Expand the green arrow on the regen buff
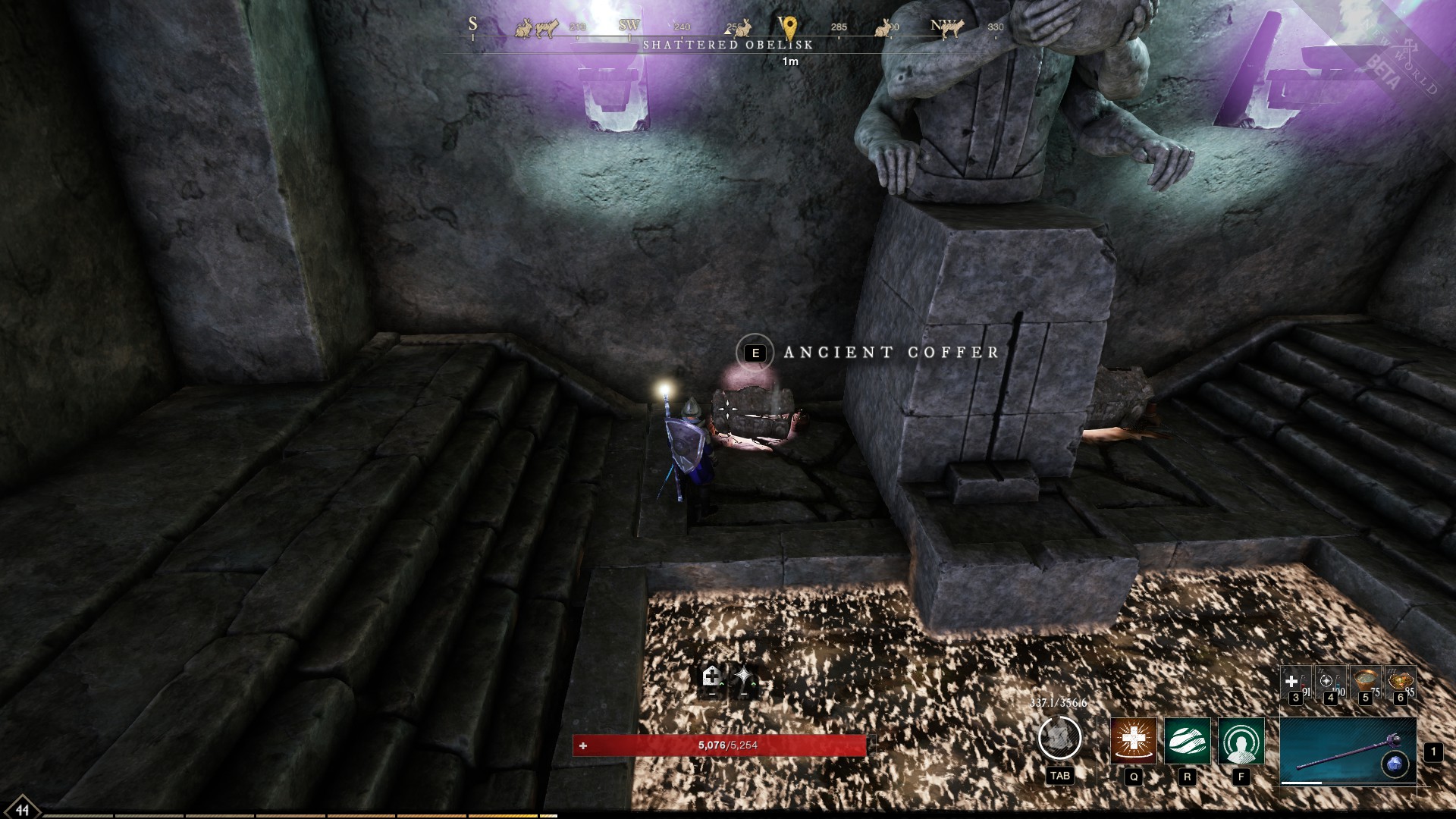 (722, 683)
